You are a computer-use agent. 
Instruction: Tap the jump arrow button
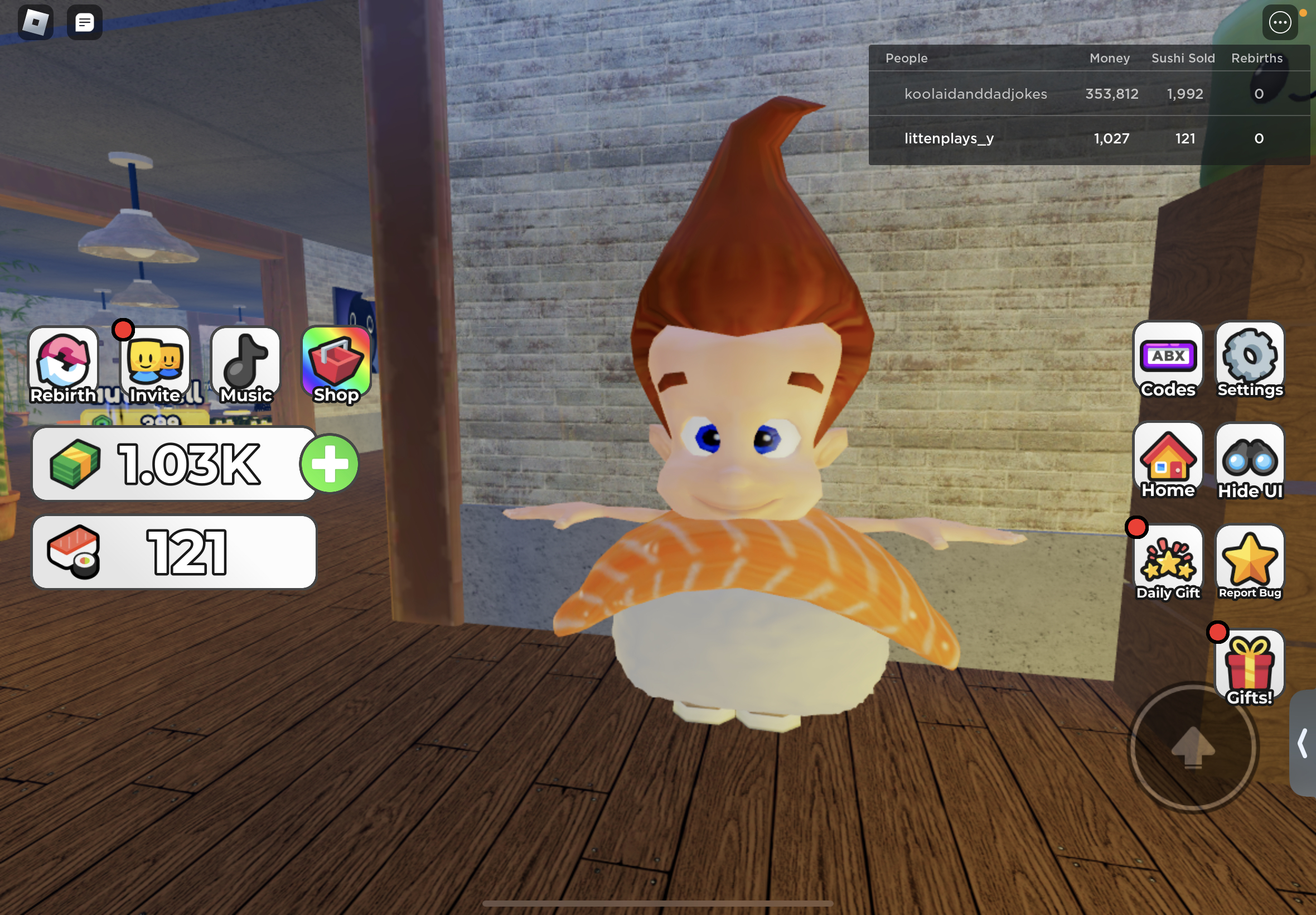pyautogui.click(x=1193, y=747)
